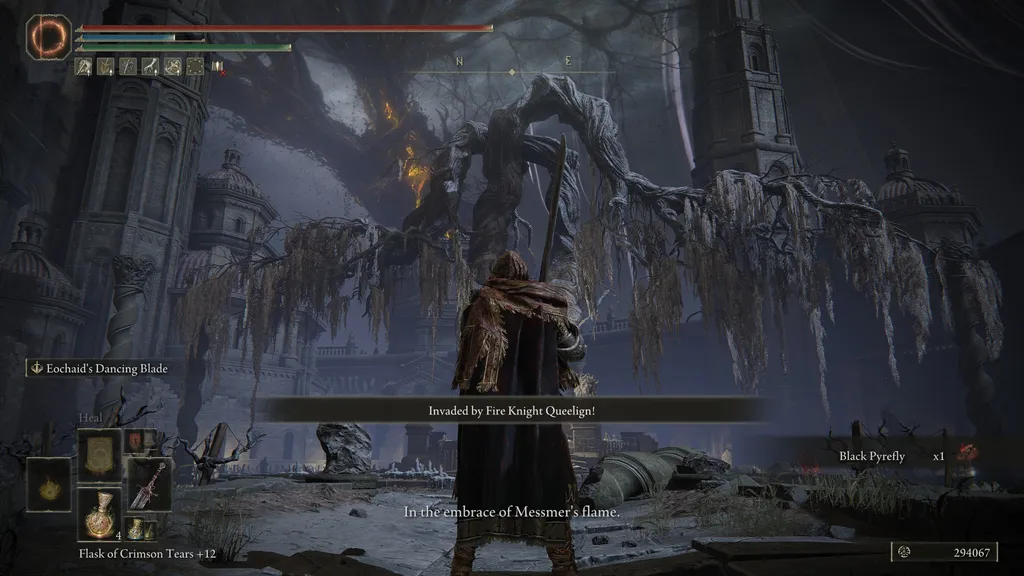Click the rune count box showing 294067
This screenshot has height=576, width=1024.
[944, 553]
